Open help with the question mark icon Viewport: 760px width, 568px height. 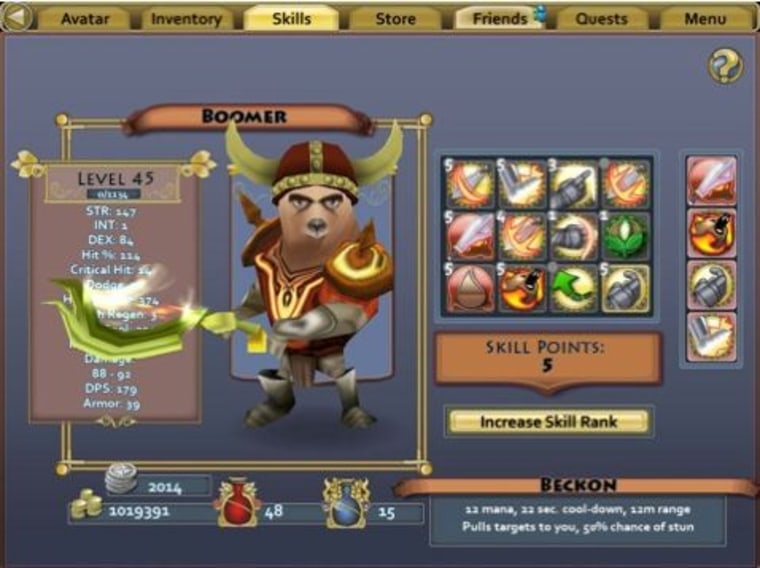724,66
